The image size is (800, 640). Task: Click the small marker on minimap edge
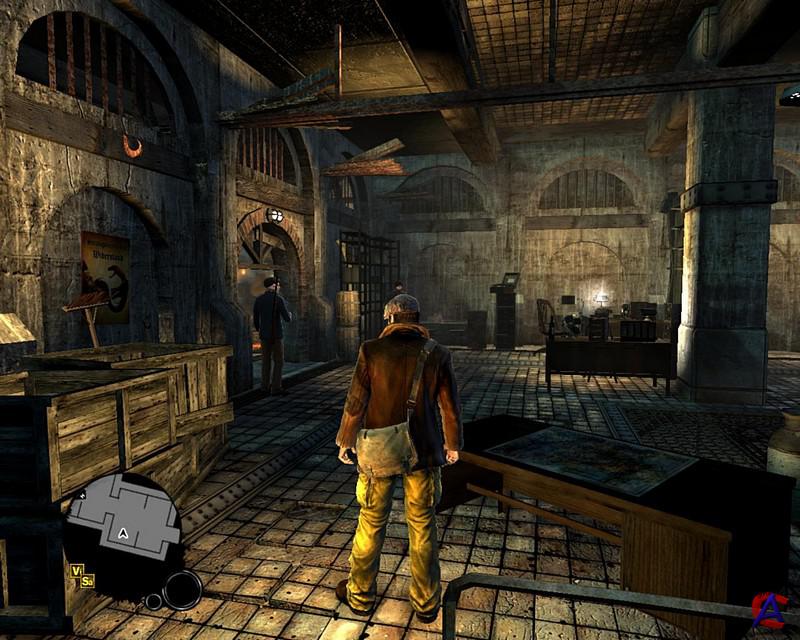click(81, 495)
